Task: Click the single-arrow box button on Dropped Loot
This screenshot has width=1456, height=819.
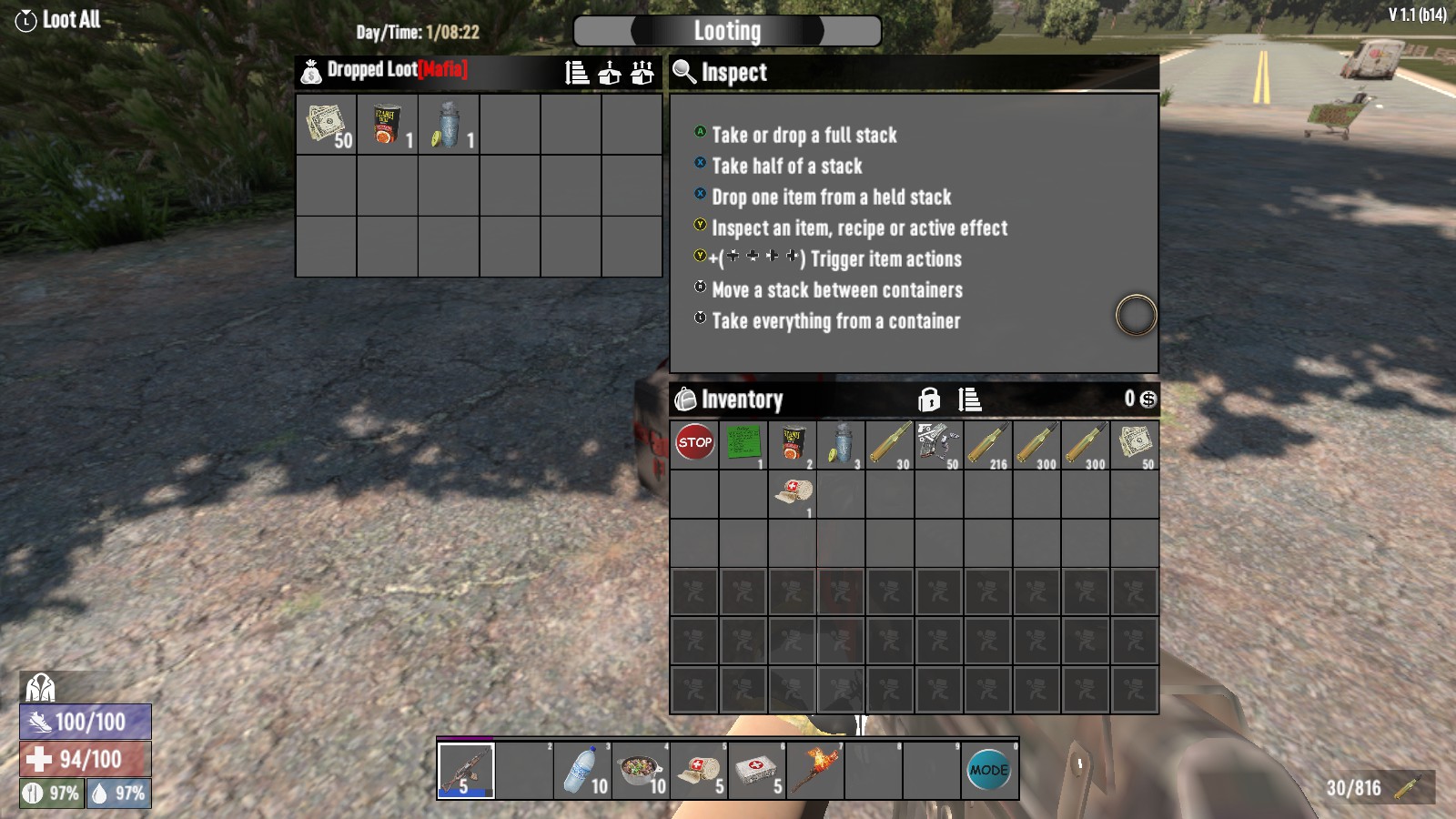Action: 610,73
